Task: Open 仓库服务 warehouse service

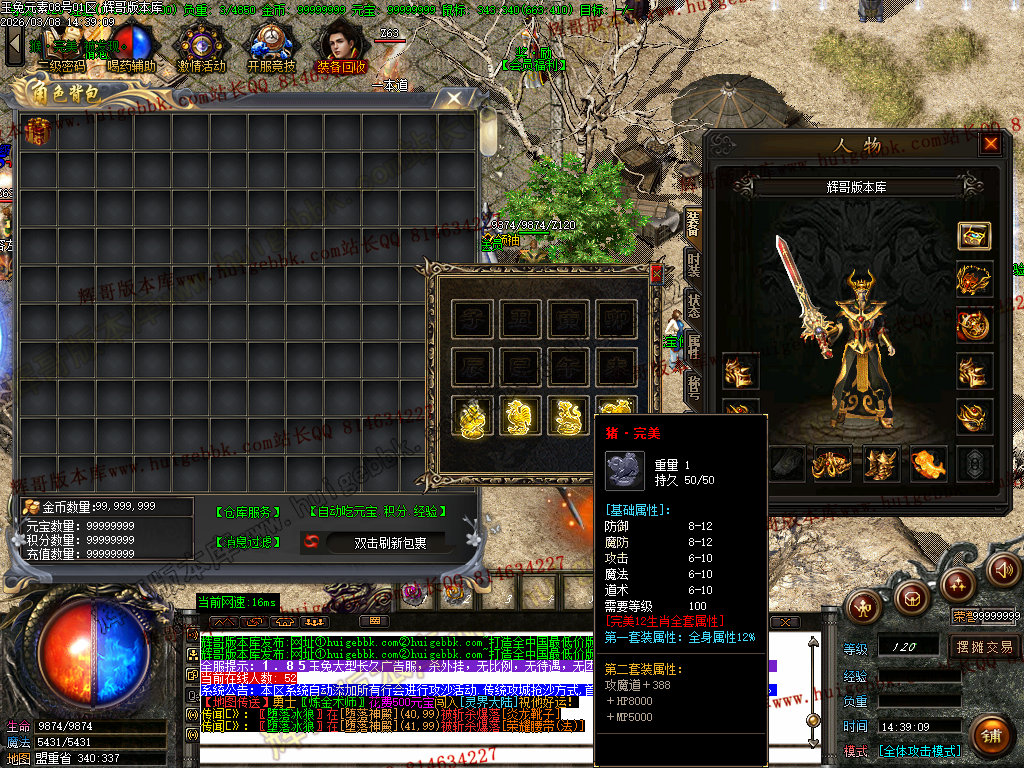Action: click(x=246, y=511)
